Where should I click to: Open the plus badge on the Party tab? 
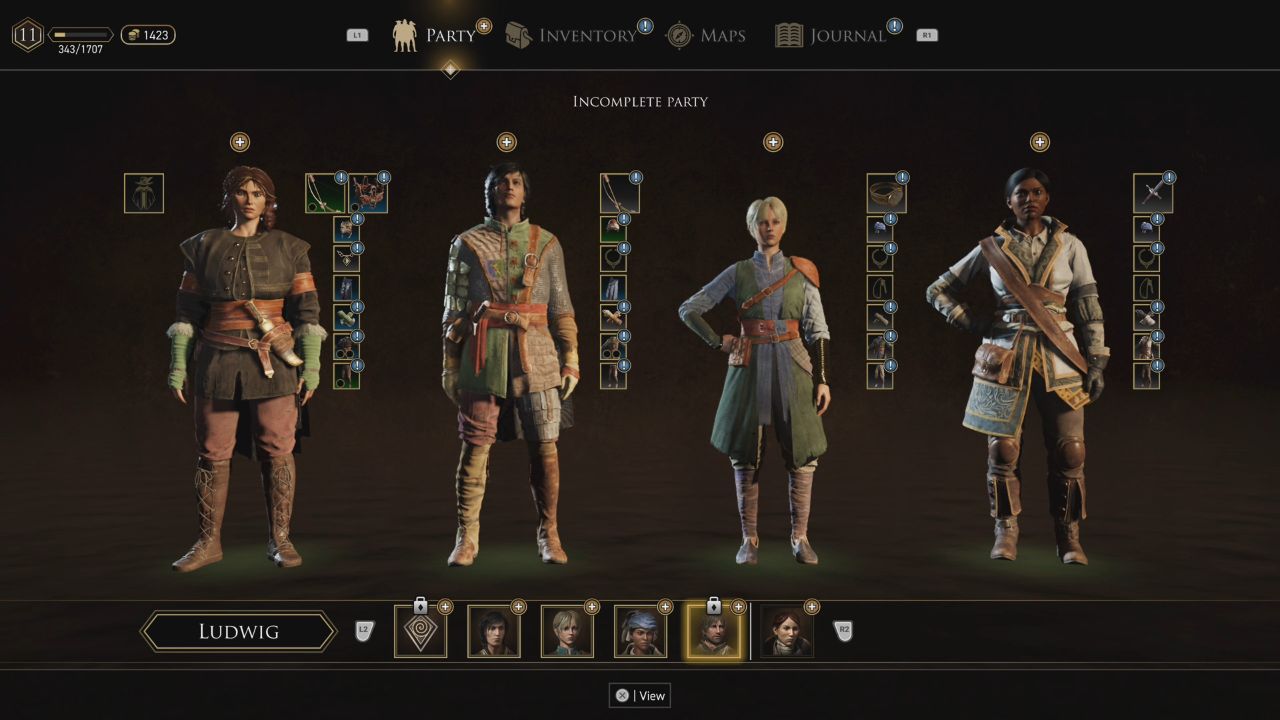pyautogui.click(x=484, y=23)
